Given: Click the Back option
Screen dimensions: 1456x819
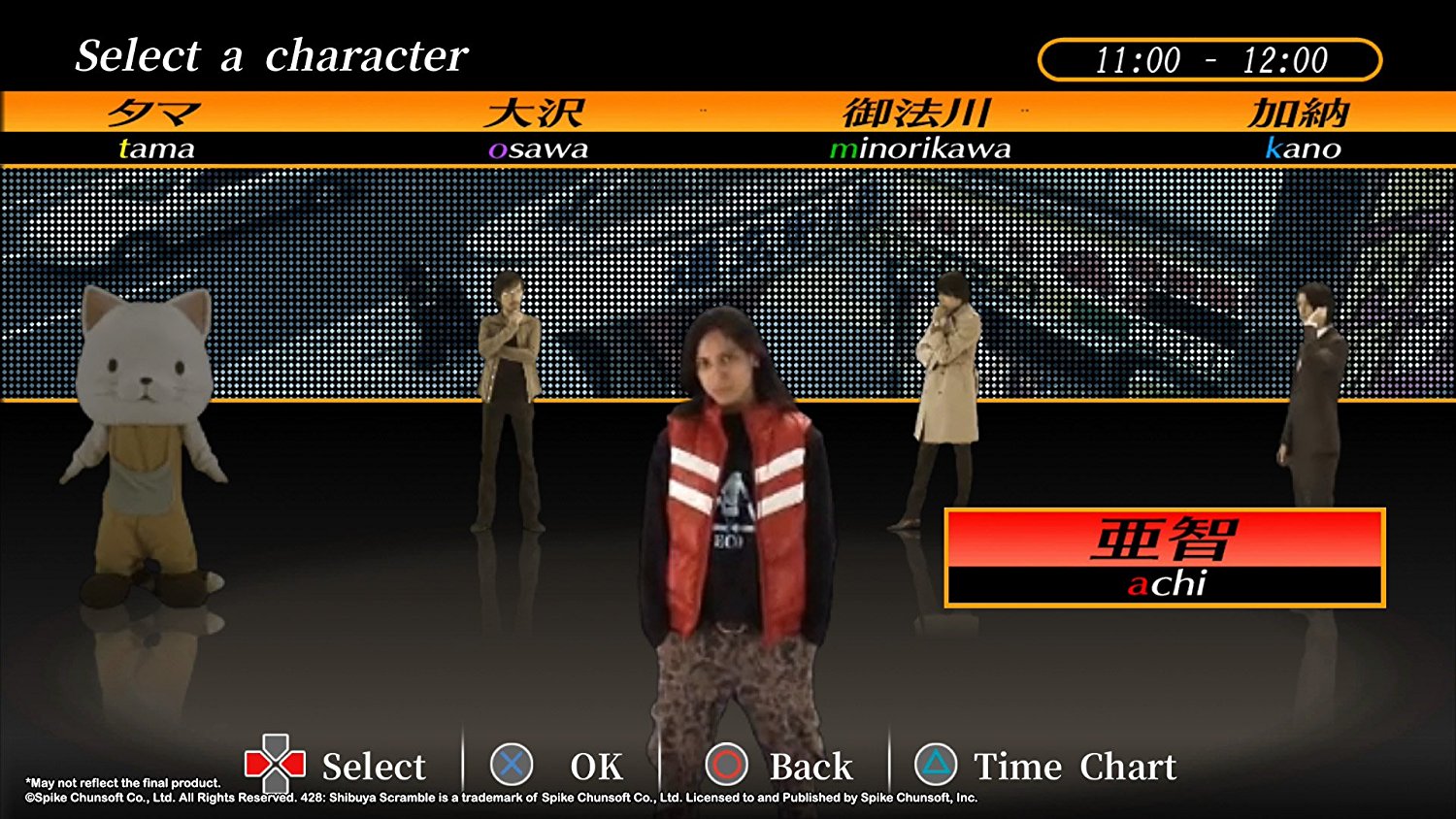Looking at the screenshot, I should click(x=811, y=766).
